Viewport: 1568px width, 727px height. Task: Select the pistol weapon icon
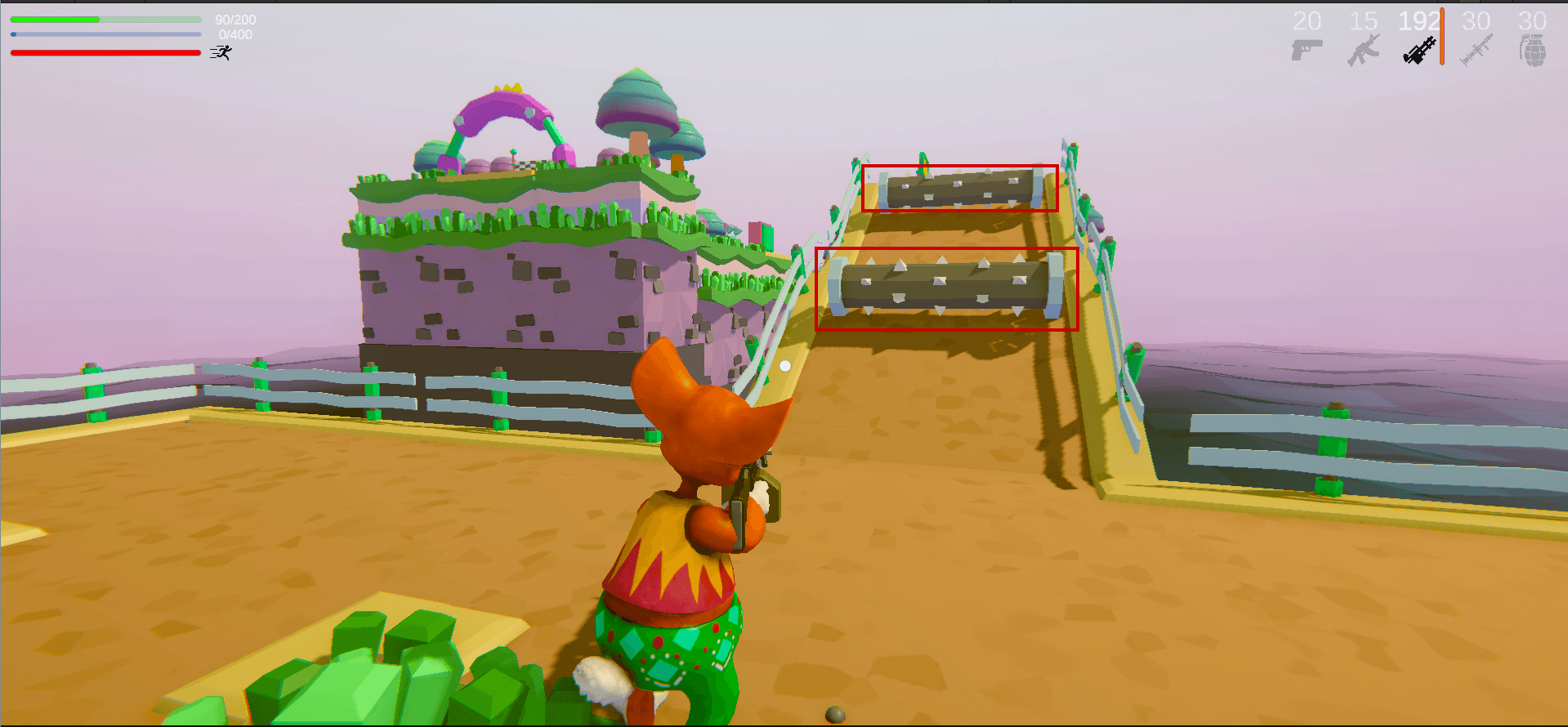pyautogui.click(x=1307, y=47)
